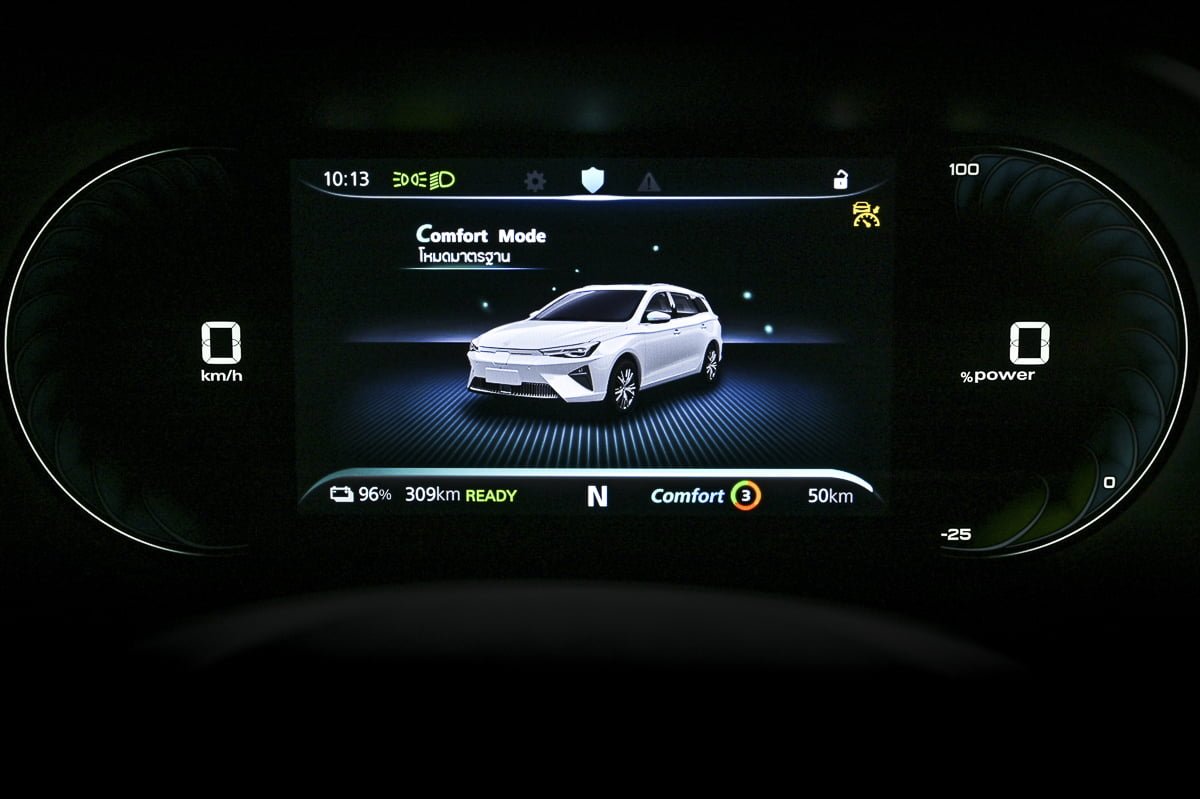Image resolution: width=1200 pixels, height=799 pixels.
Task: Choose the Comfort drive mode label
Action: point(687,496)
